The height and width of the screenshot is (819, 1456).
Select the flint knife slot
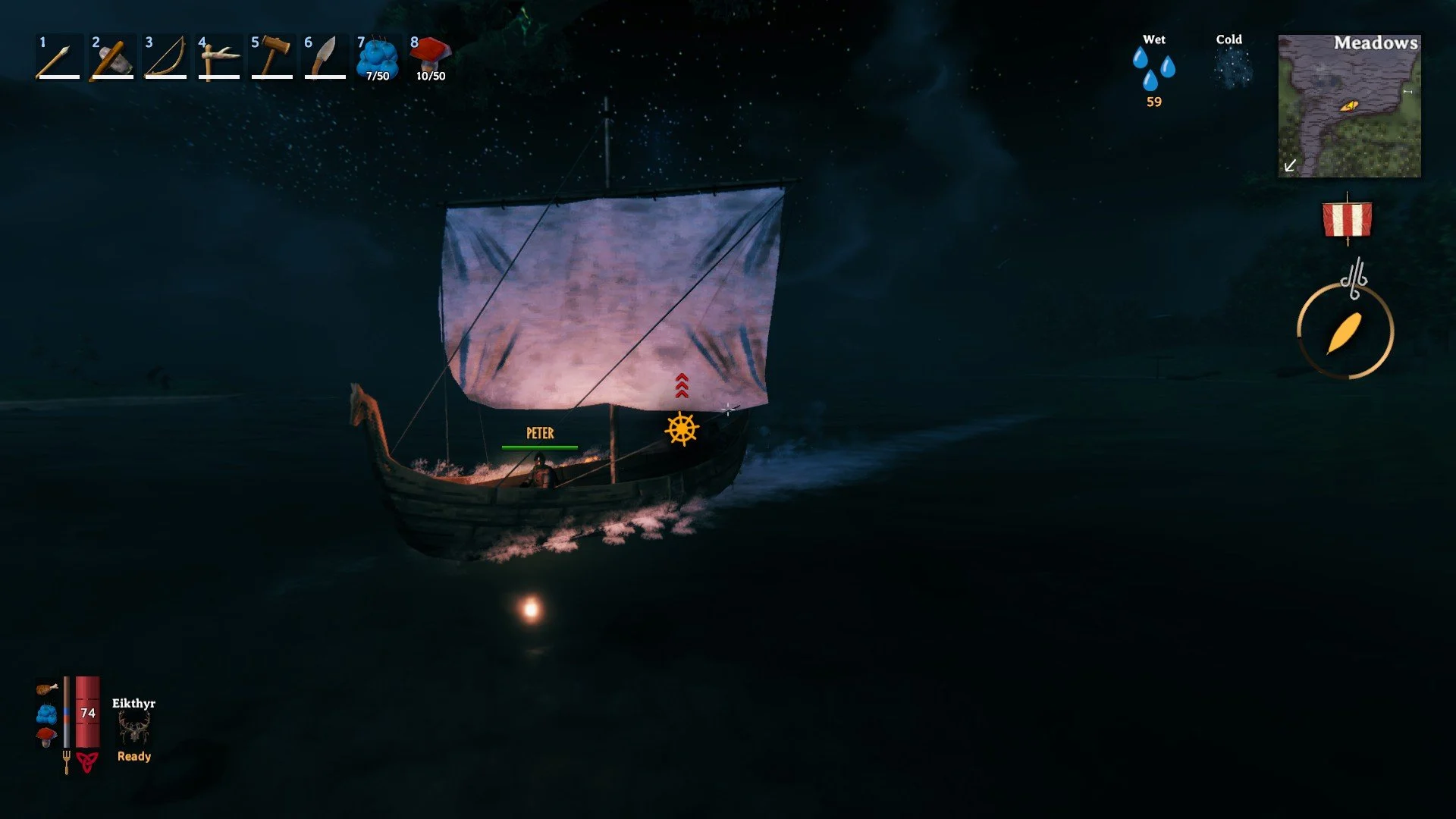click(325, 58)
